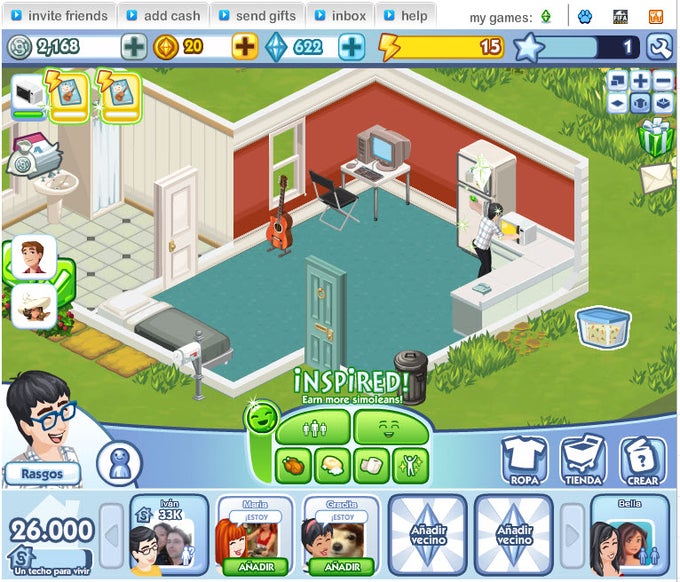
Task: Add more simoleons with the plus button
Action: pyautogui.click(x=133, y=46)
